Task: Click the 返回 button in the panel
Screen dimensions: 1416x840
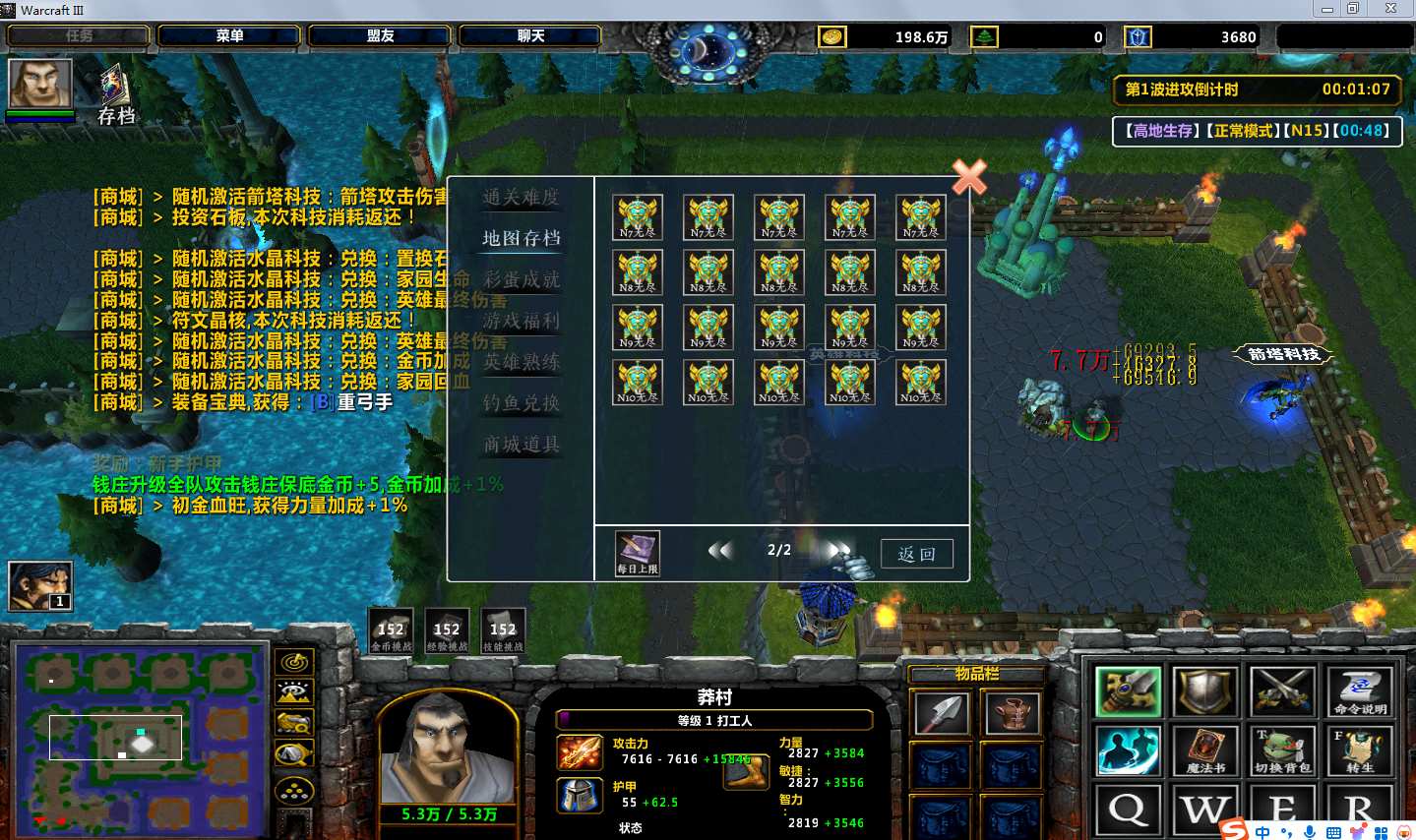Action: coord(916,554)
